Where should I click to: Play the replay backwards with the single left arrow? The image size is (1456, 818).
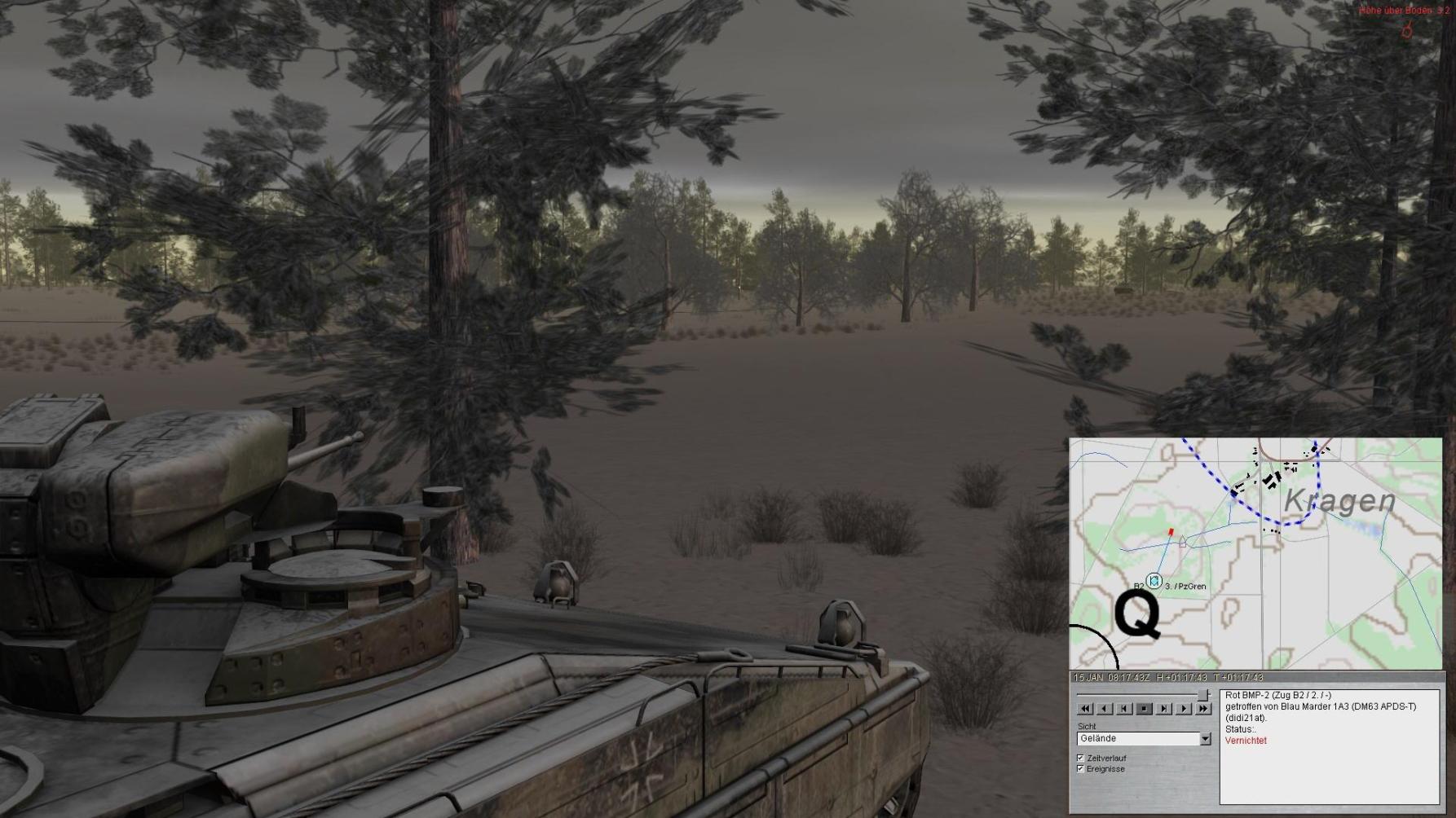pyautogui.click(x=1104, y=709)
